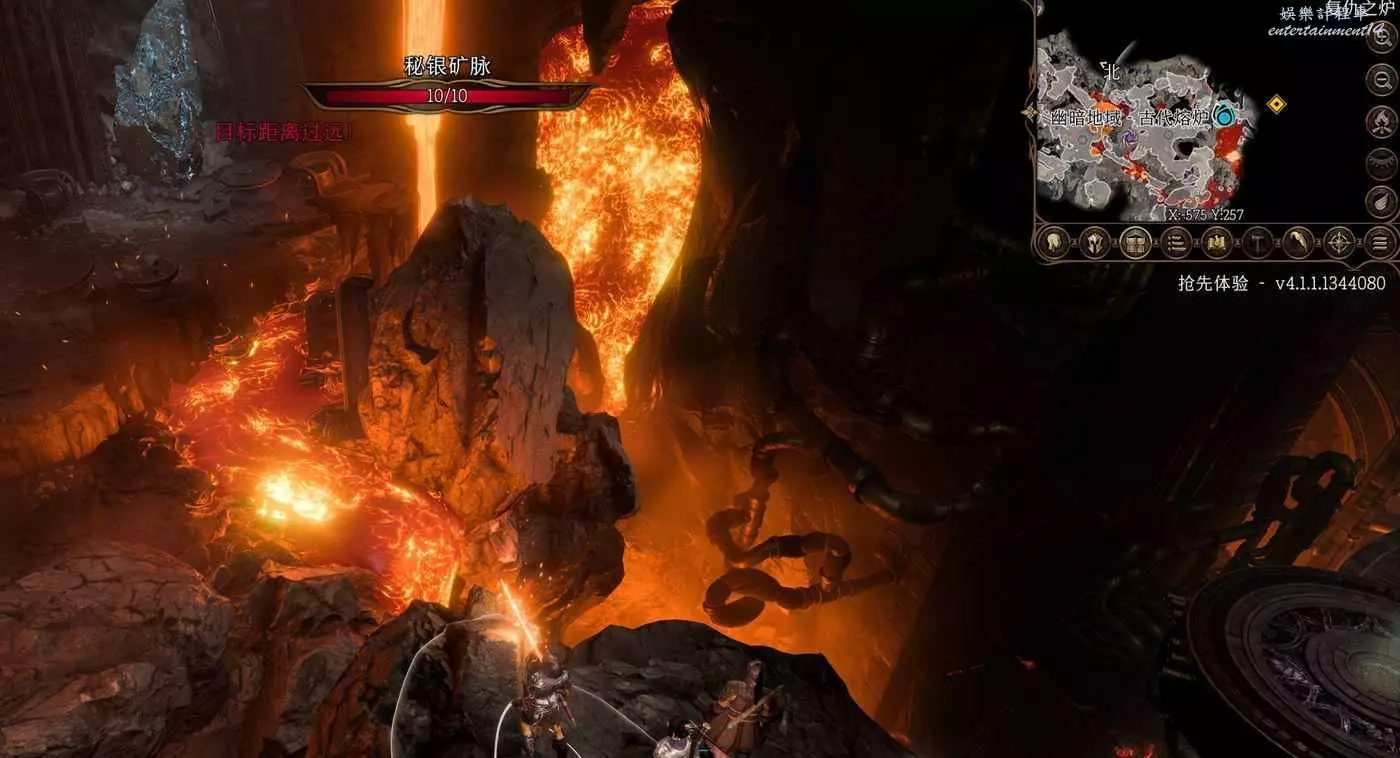Click the feather icon beside the minimap
Image resolution: width=1400 pixels, height=758 pixels.
(x=1381, y=200)
